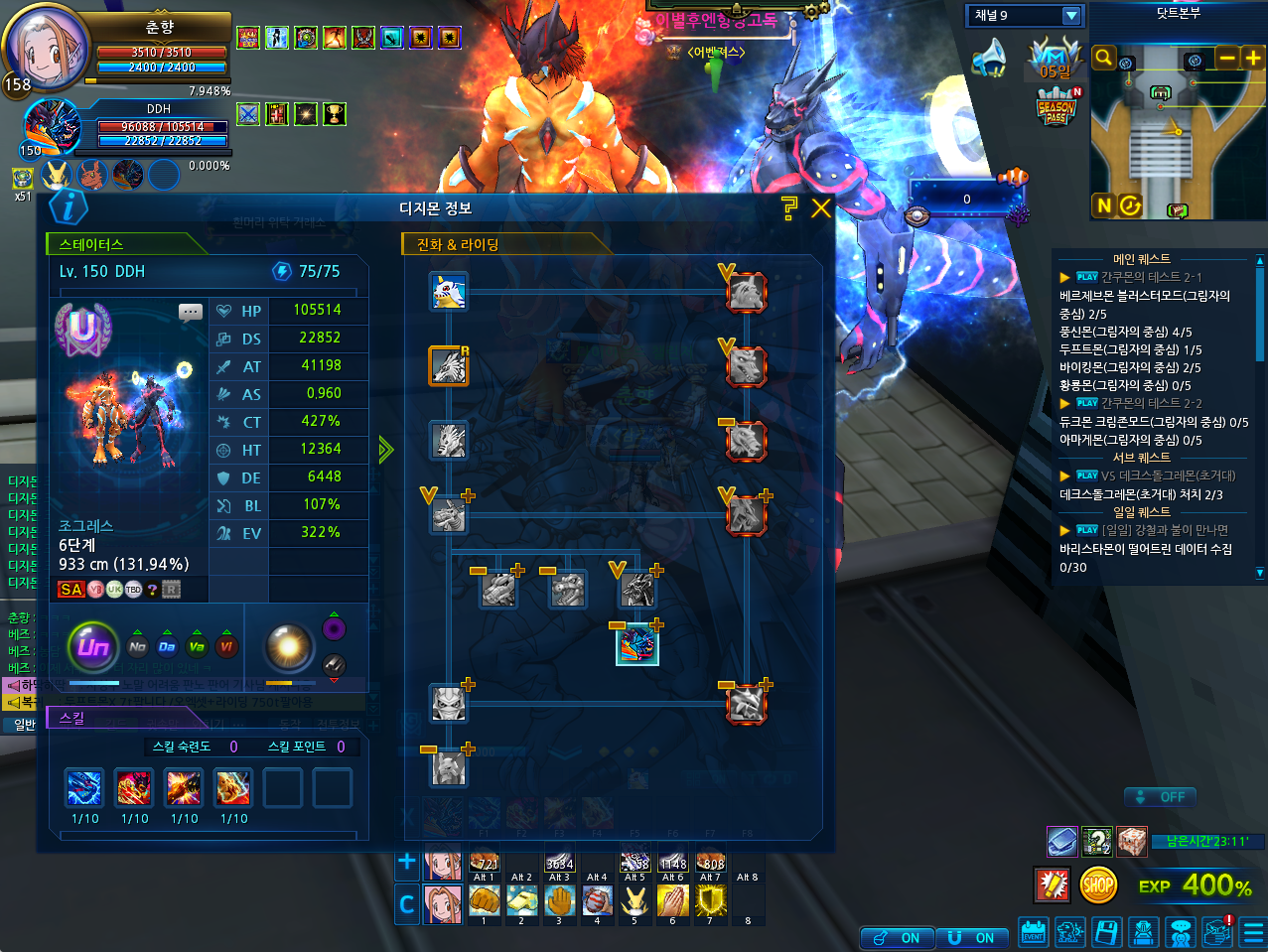Click the first blue dragon skill icon

[84, 788]
